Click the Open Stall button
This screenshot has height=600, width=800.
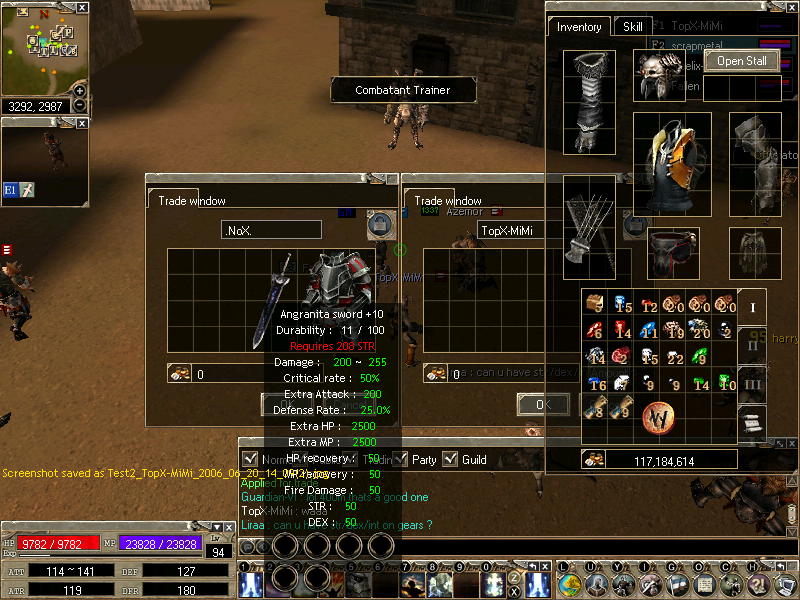[742, 61]
